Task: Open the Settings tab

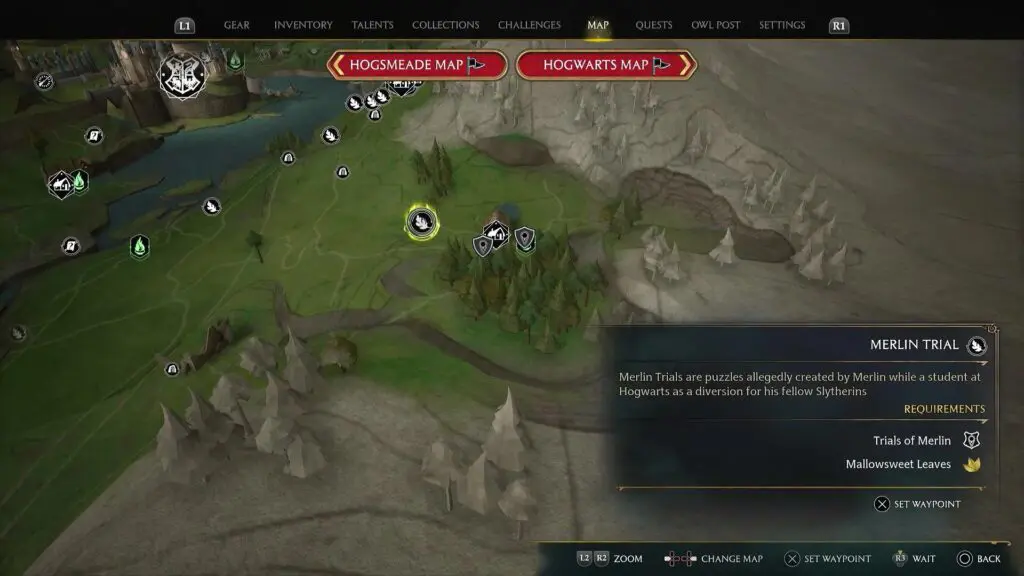Action: tap(782, 25)
